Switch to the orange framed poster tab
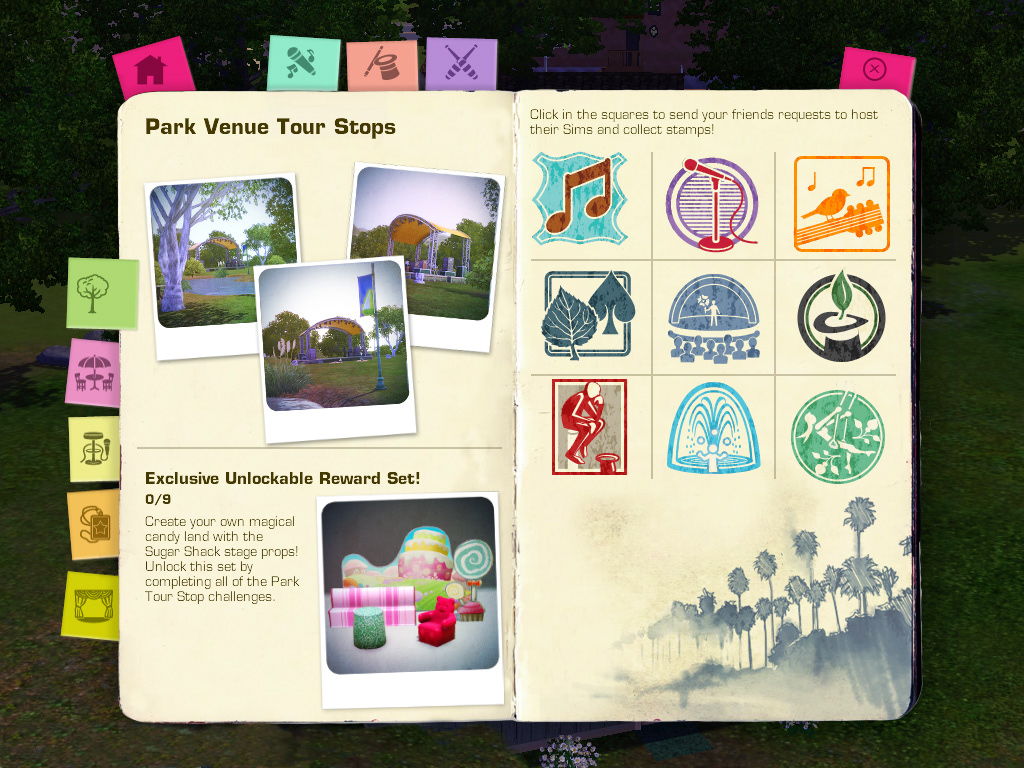 (x=94, y=525)
